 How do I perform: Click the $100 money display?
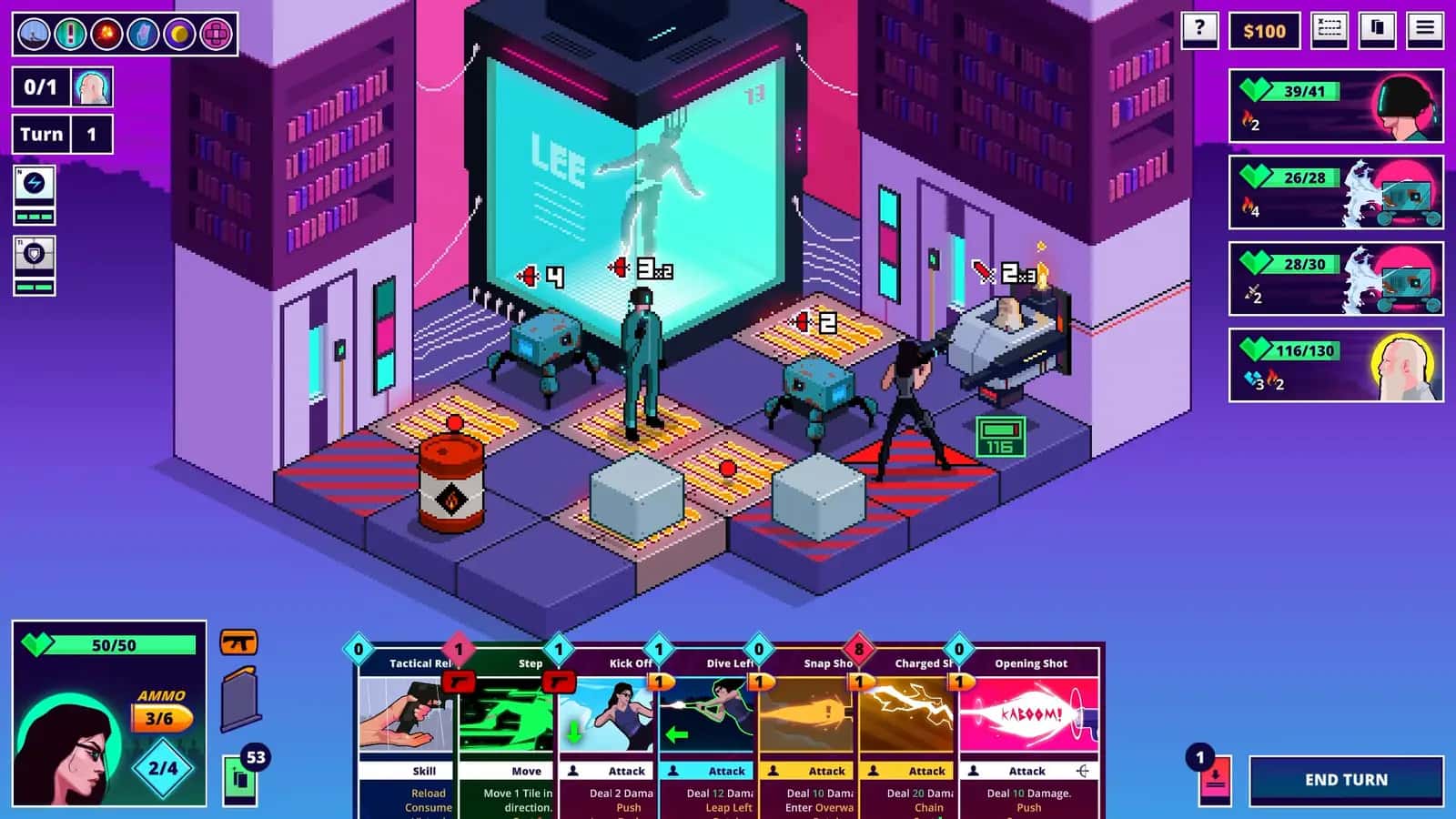tap(1263, 30)
